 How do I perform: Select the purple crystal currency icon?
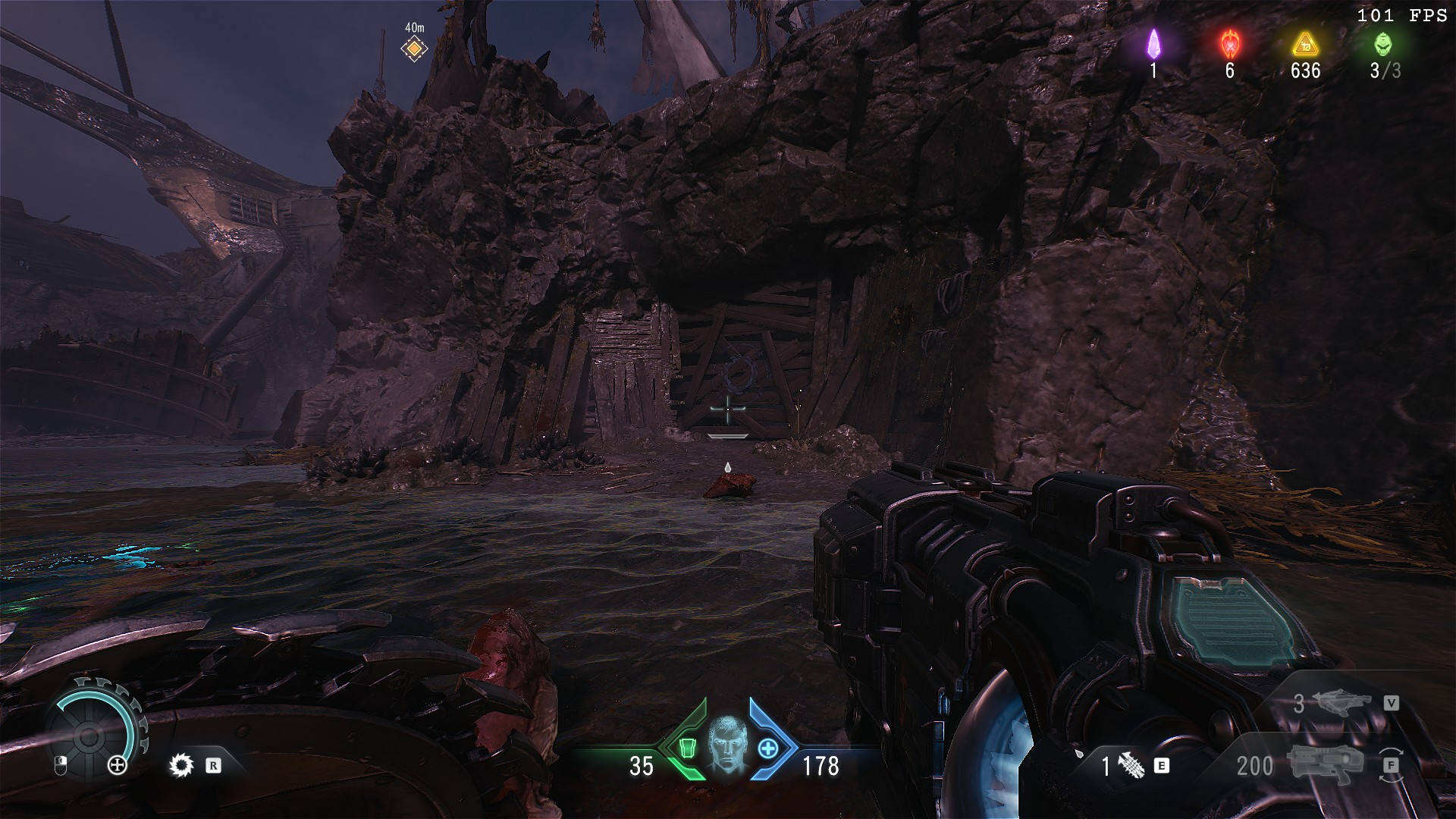1153,44
